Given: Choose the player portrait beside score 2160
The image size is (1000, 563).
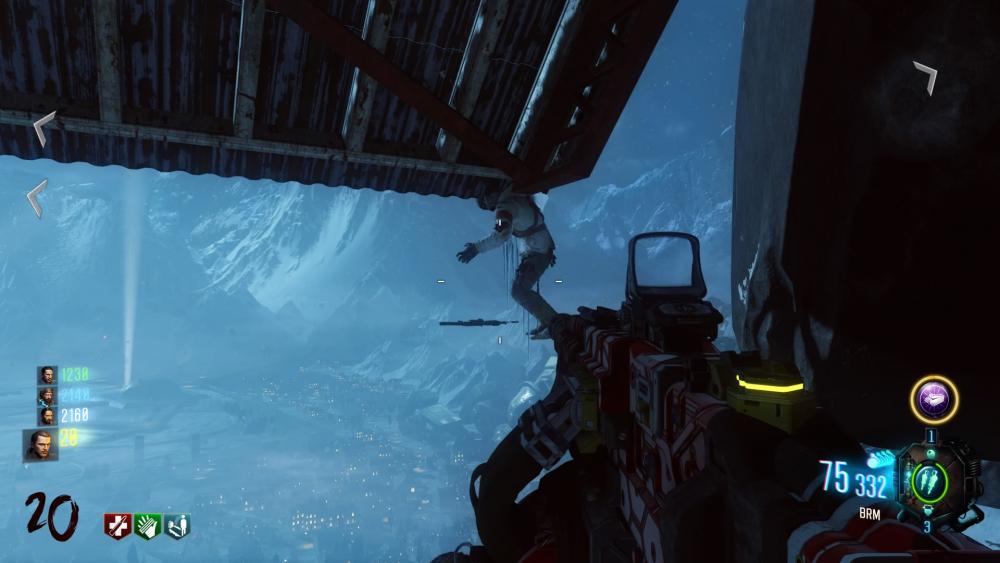Looking at the screenshot, I should pos(47,415).
